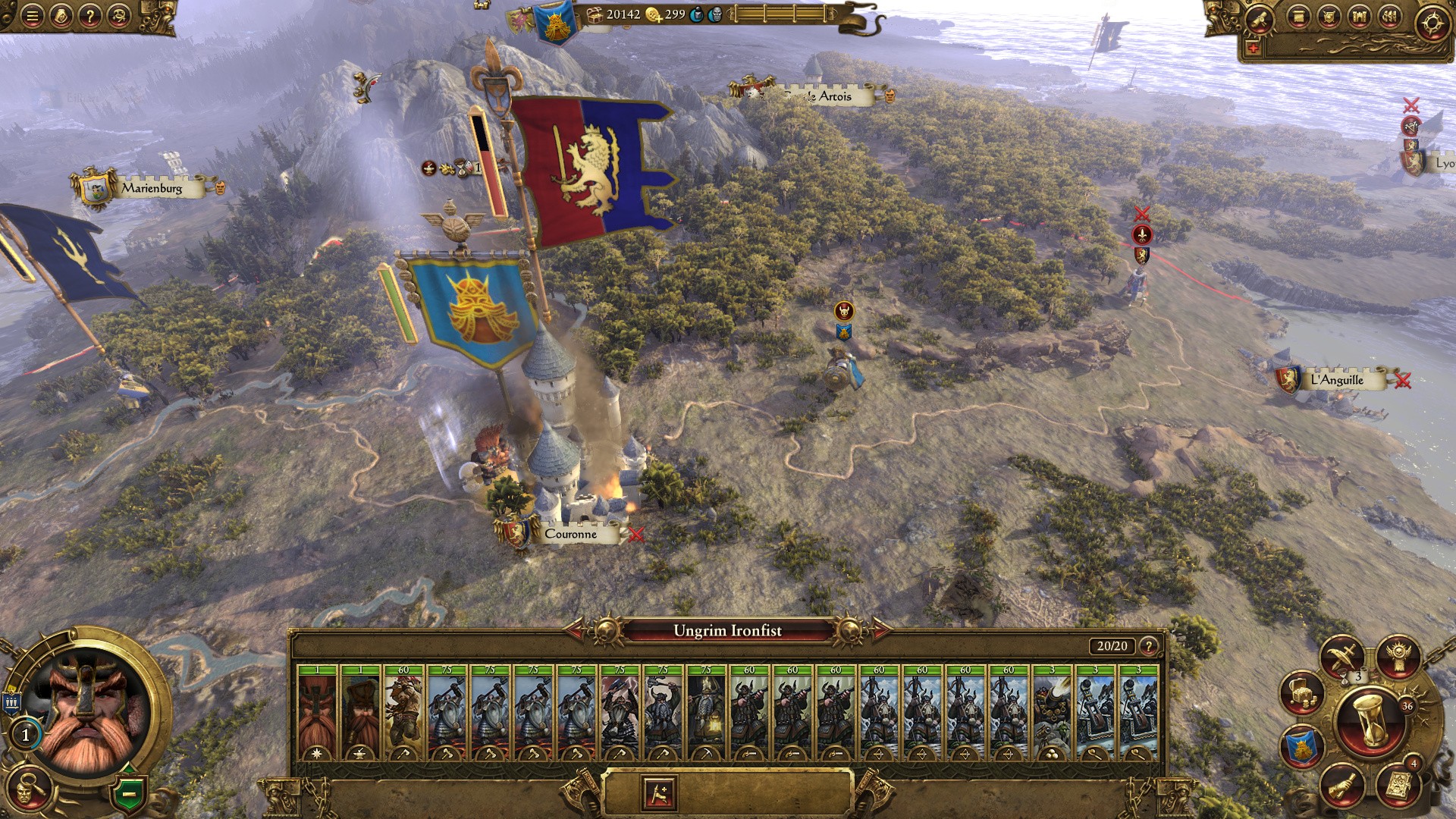The image size is (1456, 819).
Task: Click the red recruit button below army panel
Action: [658, 793]
